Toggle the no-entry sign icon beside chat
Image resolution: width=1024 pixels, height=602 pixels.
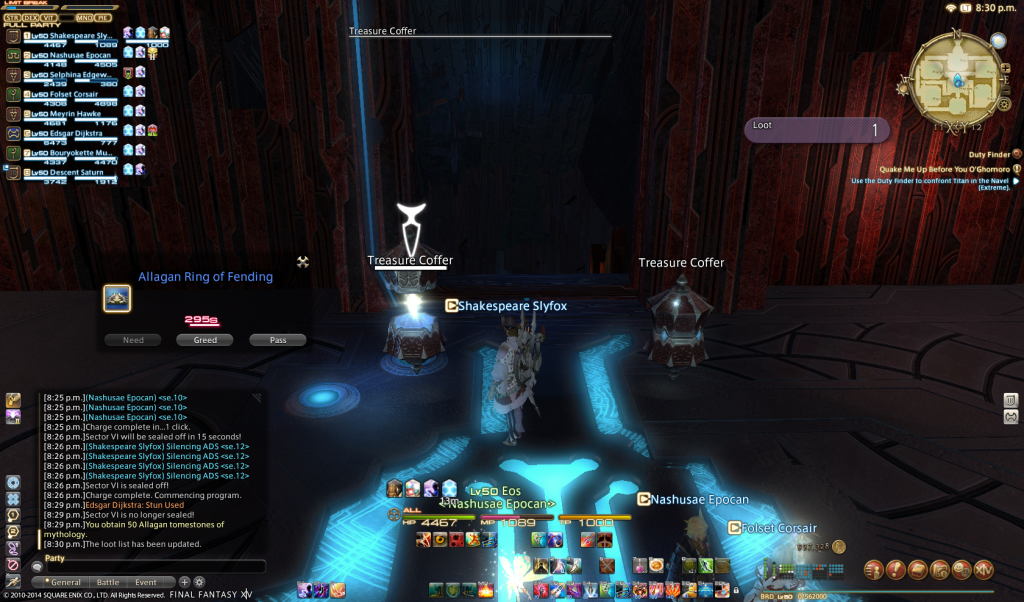(x=13, y=564)
